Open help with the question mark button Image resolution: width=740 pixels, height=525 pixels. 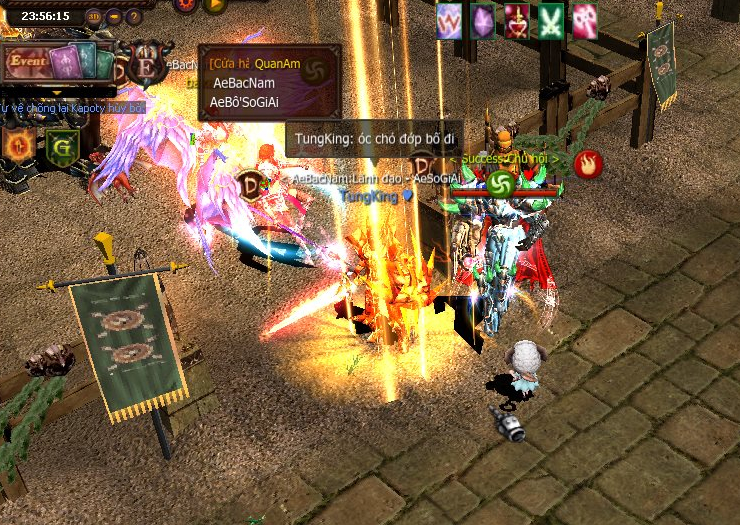point(134,16)
